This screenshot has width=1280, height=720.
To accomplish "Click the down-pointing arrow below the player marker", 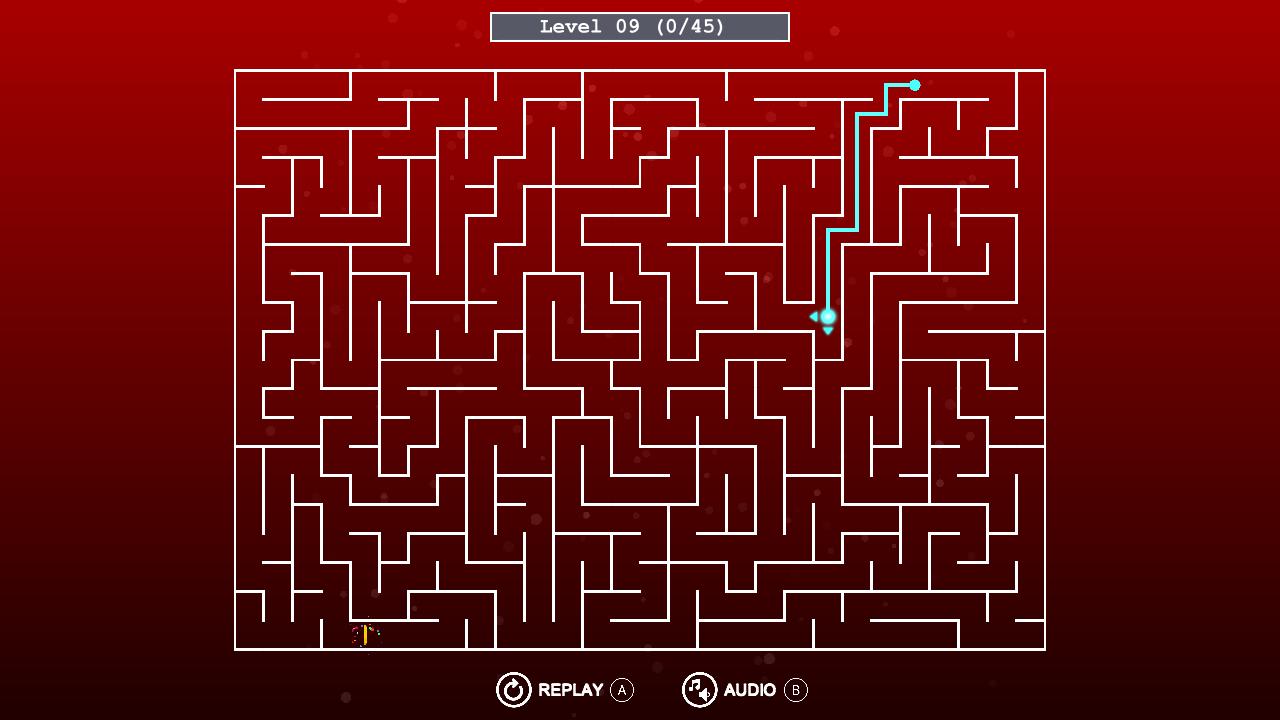I will (x=828, y=331).
